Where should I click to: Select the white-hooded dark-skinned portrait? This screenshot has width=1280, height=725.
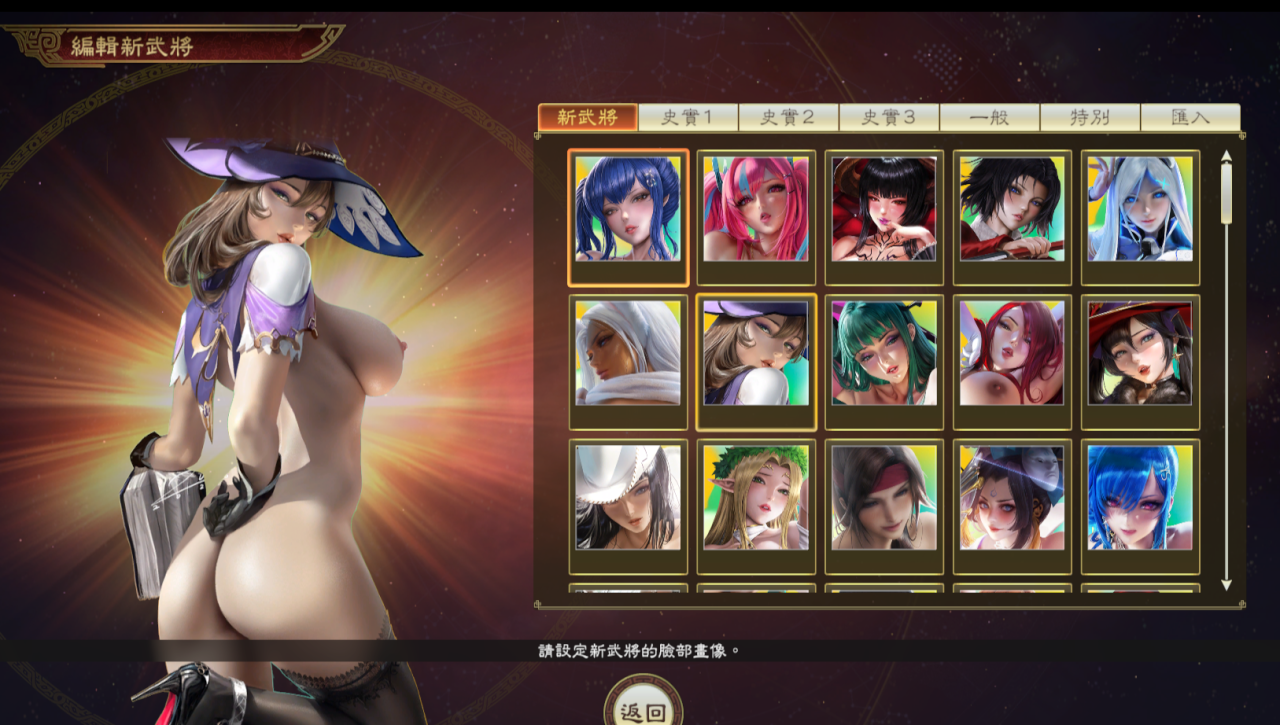[x=628, y=353]
